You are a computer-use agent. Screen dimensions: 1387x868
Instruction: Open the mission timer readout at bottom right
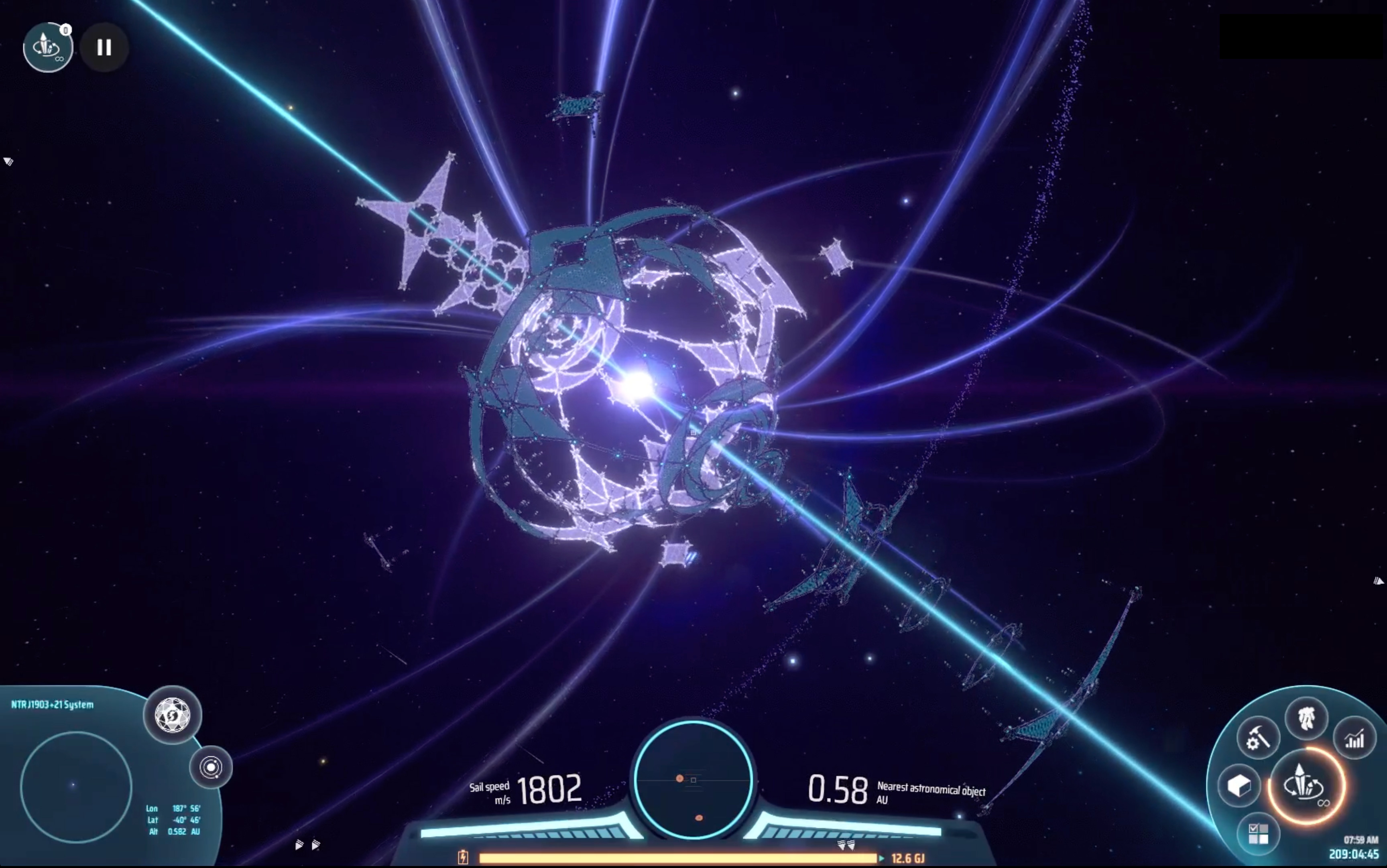[1354, 854]
